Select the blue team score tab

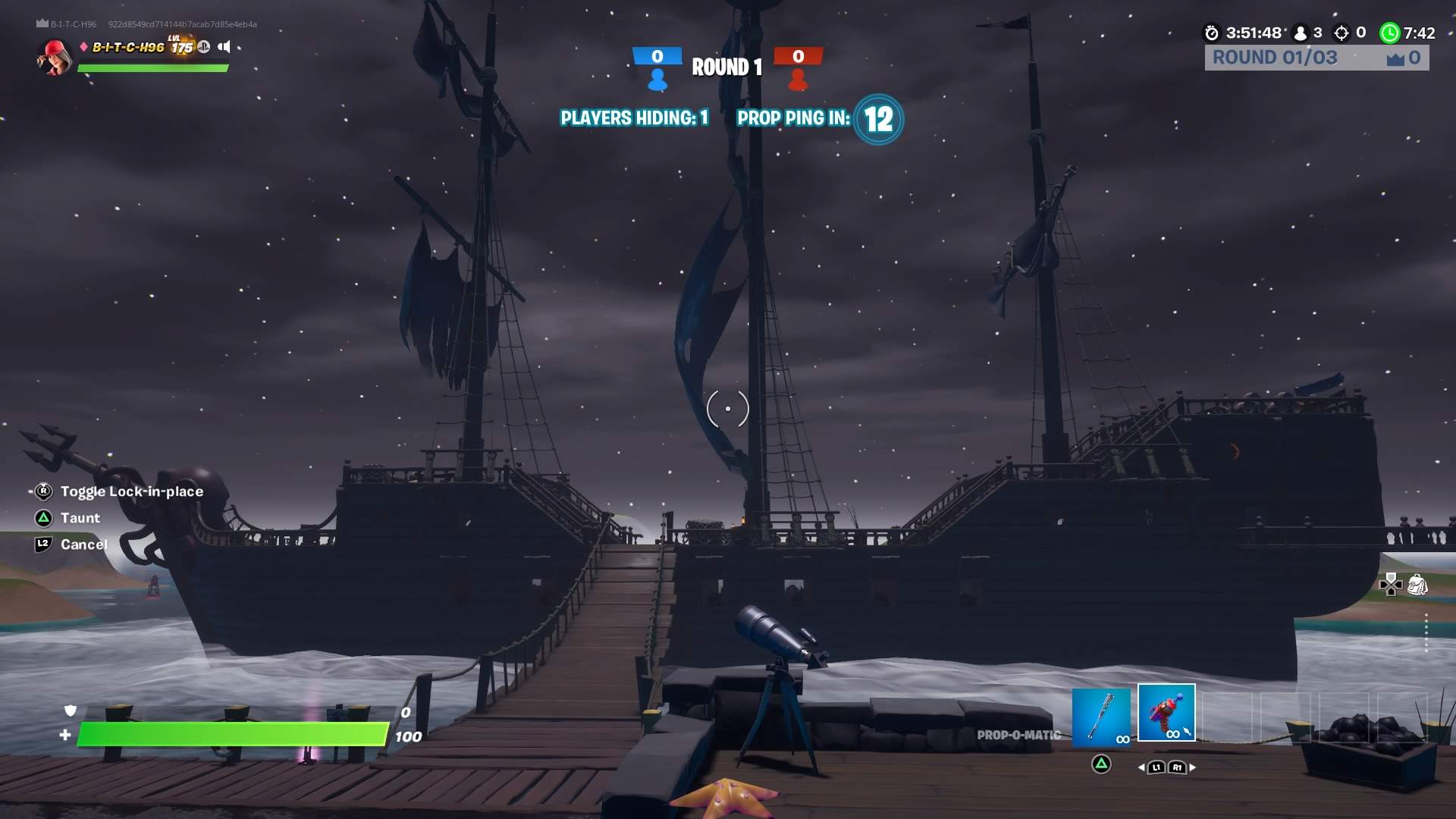click(657, 54)
